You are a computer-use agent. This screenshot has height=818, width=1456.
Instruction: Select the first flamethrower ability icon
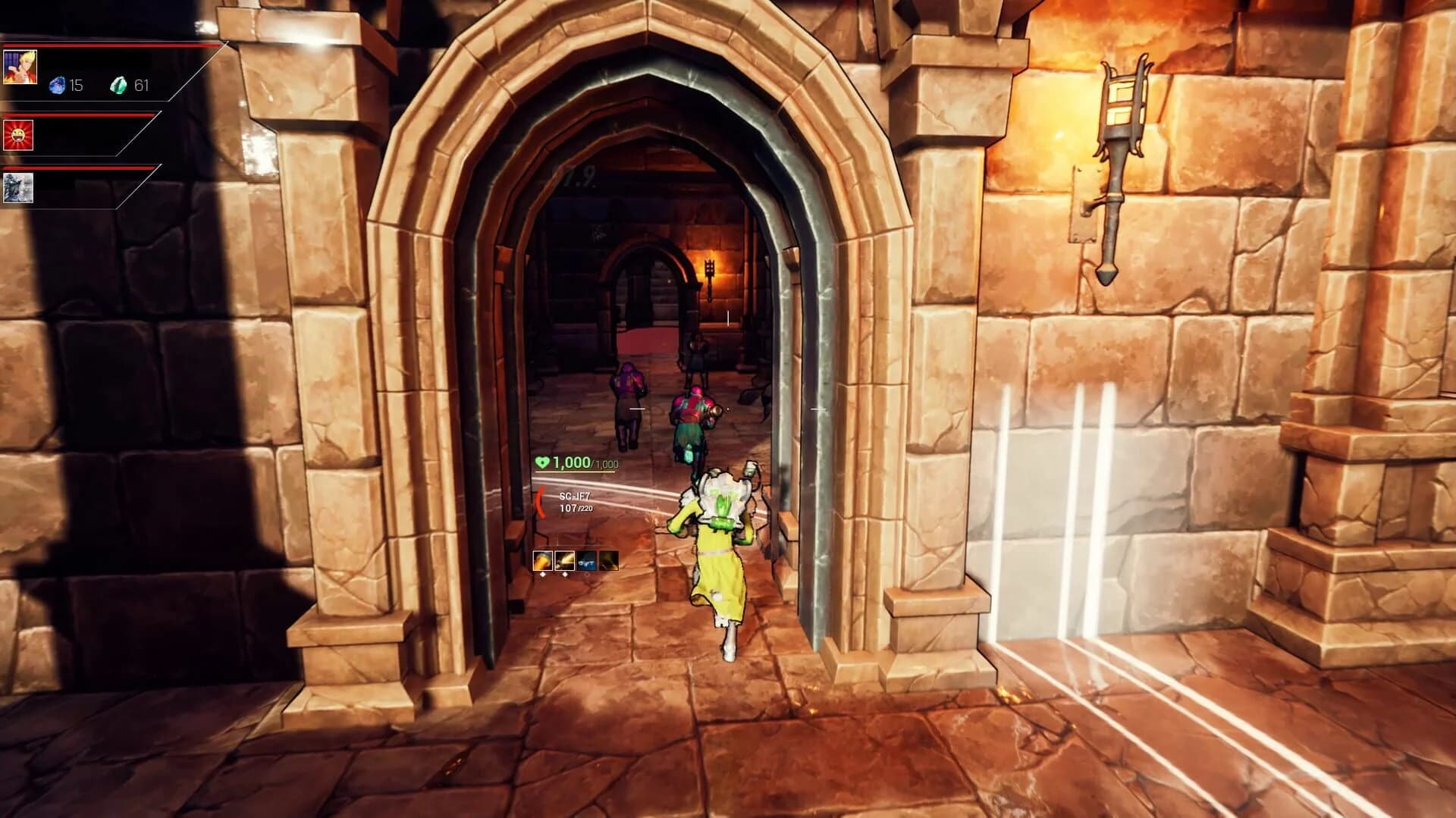coord(542,562)
